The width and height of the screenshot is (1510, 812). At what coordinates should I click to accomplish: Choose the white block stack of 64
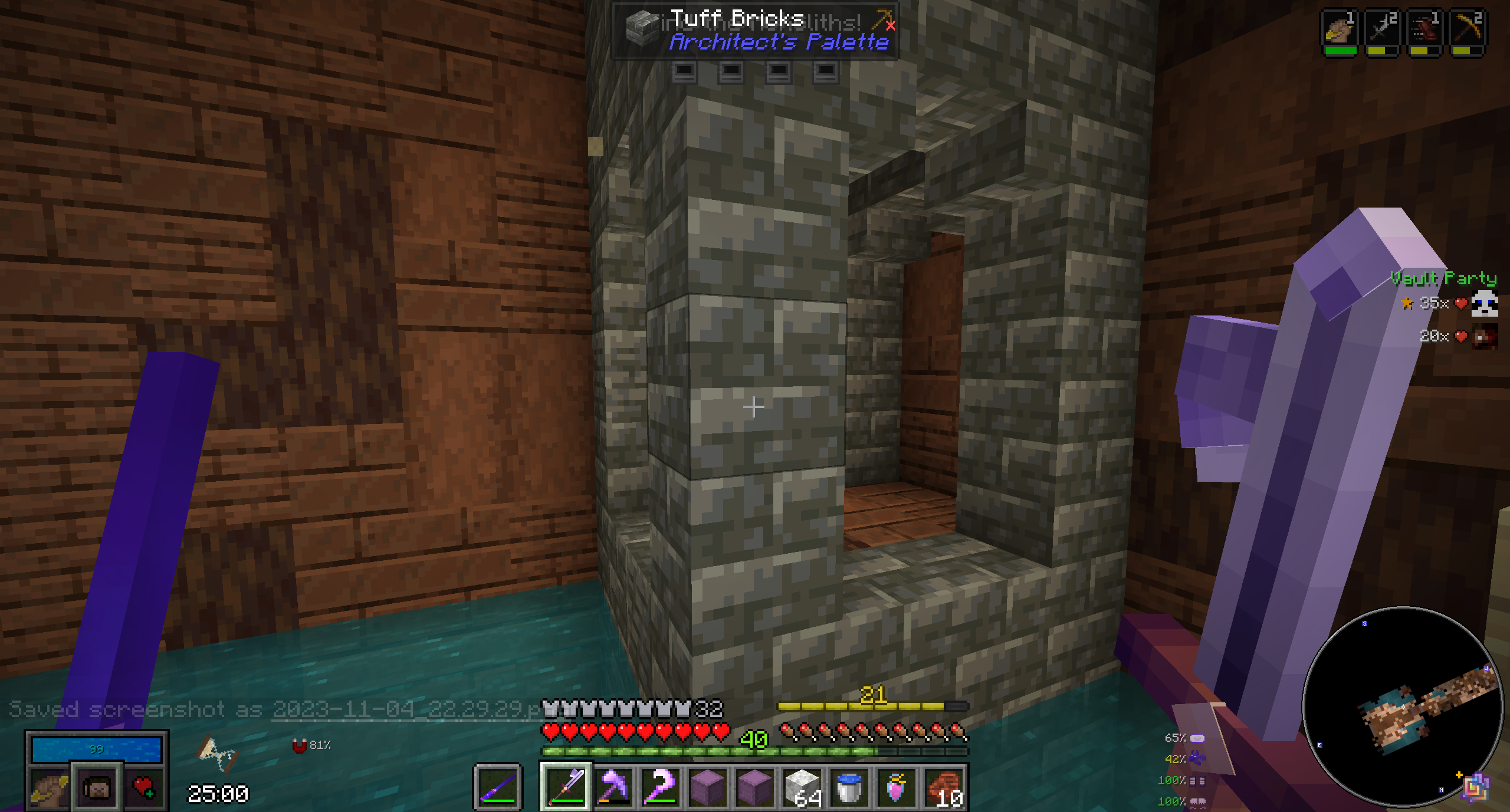pos(802,786)
